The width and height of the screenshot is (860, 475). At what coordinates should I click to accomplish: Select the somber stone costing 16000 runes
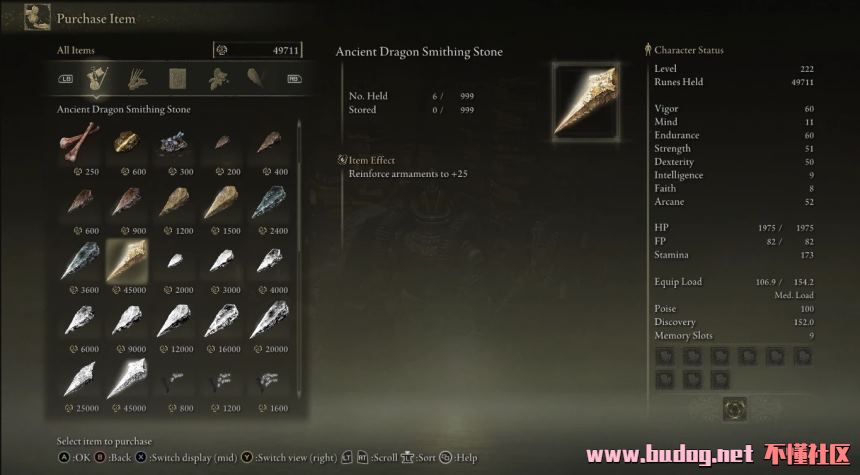click(x=221, y=320)
